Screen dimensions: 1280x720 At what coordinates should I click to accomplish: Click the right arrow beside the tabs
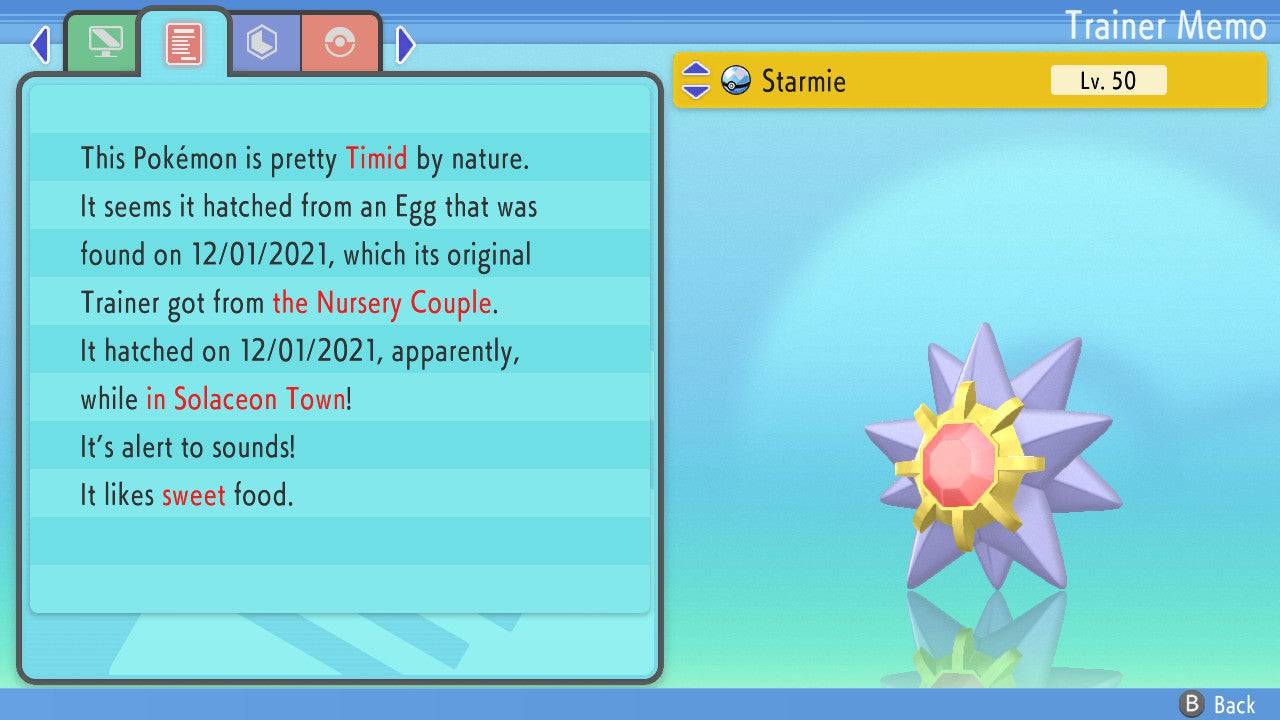(x=405, y=44)
